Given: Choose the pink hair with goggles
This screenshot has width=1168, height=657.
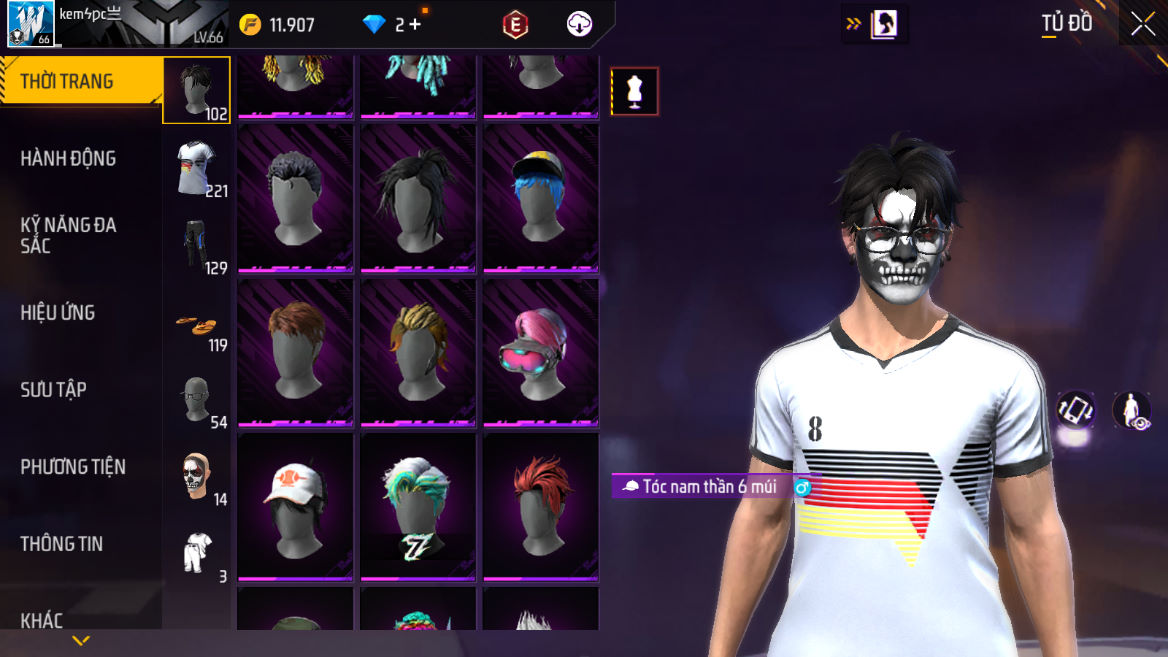Looking at the screenshot, I should coord(541,352).
